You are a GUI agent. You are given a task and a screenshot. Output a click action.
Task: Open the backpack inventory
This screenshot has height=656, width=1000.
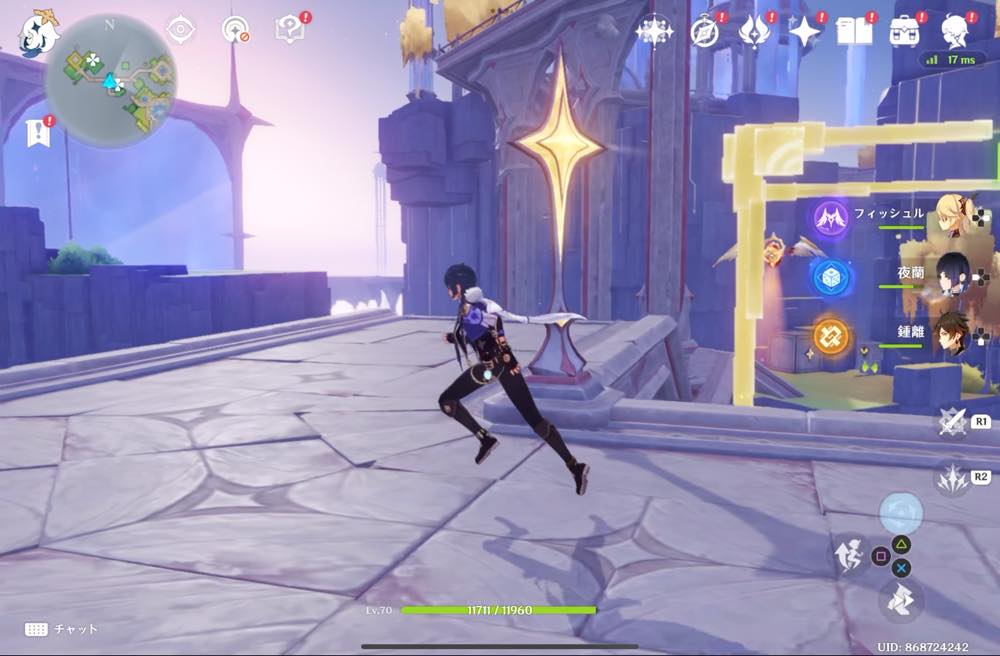[x=906, y=31]
